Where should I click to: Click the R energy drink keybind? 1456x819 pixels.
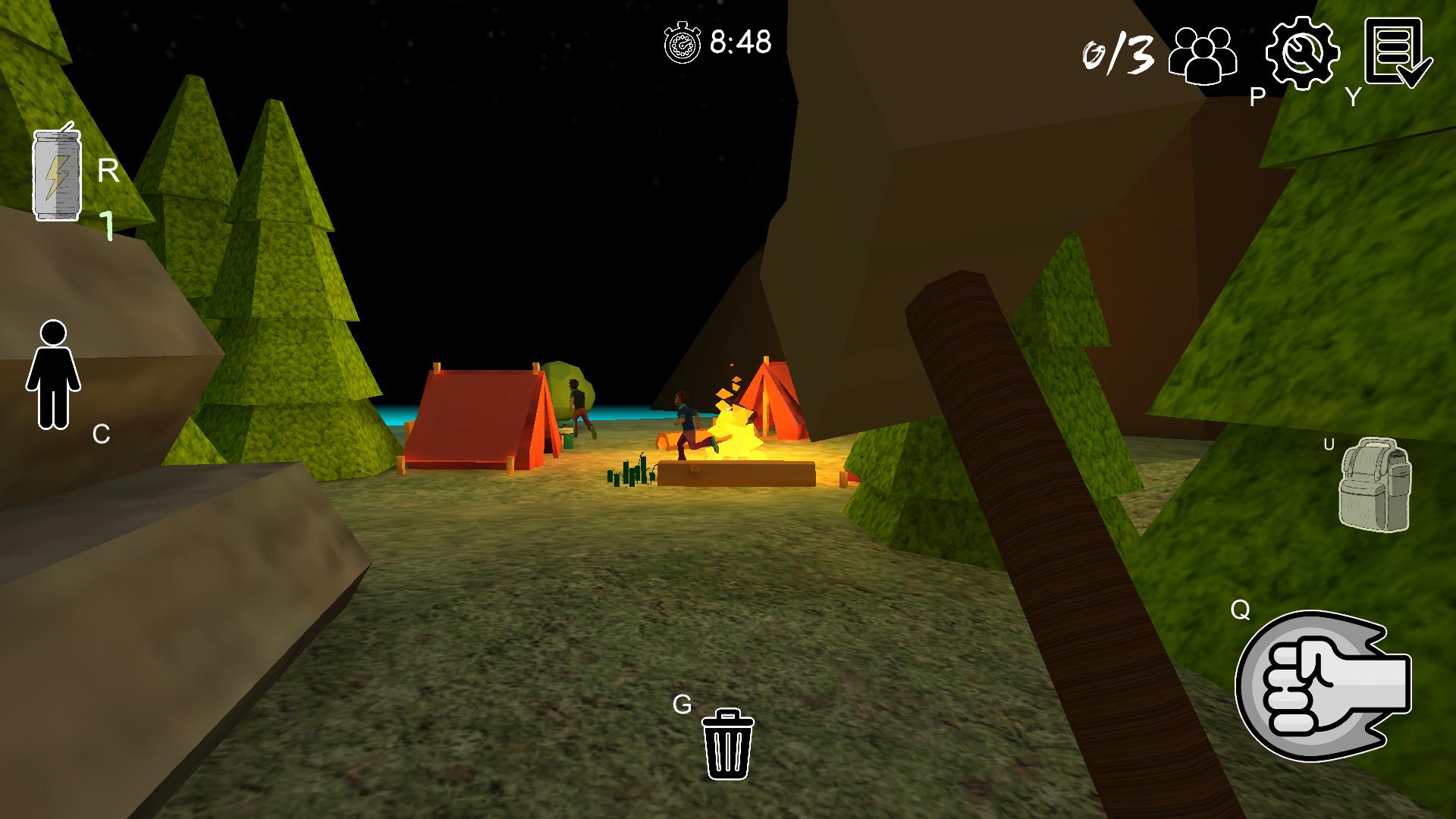pos(107,171)
